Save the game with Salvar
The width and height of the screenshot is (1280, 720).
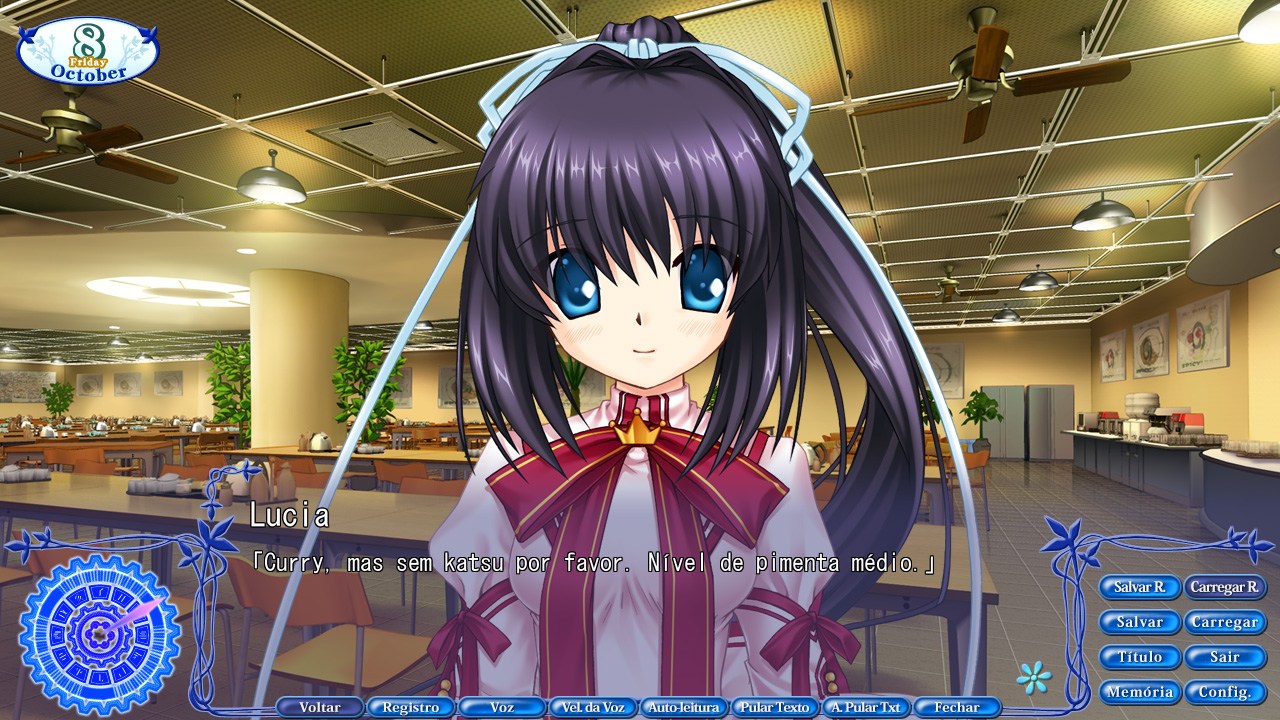pos(1140,622)
